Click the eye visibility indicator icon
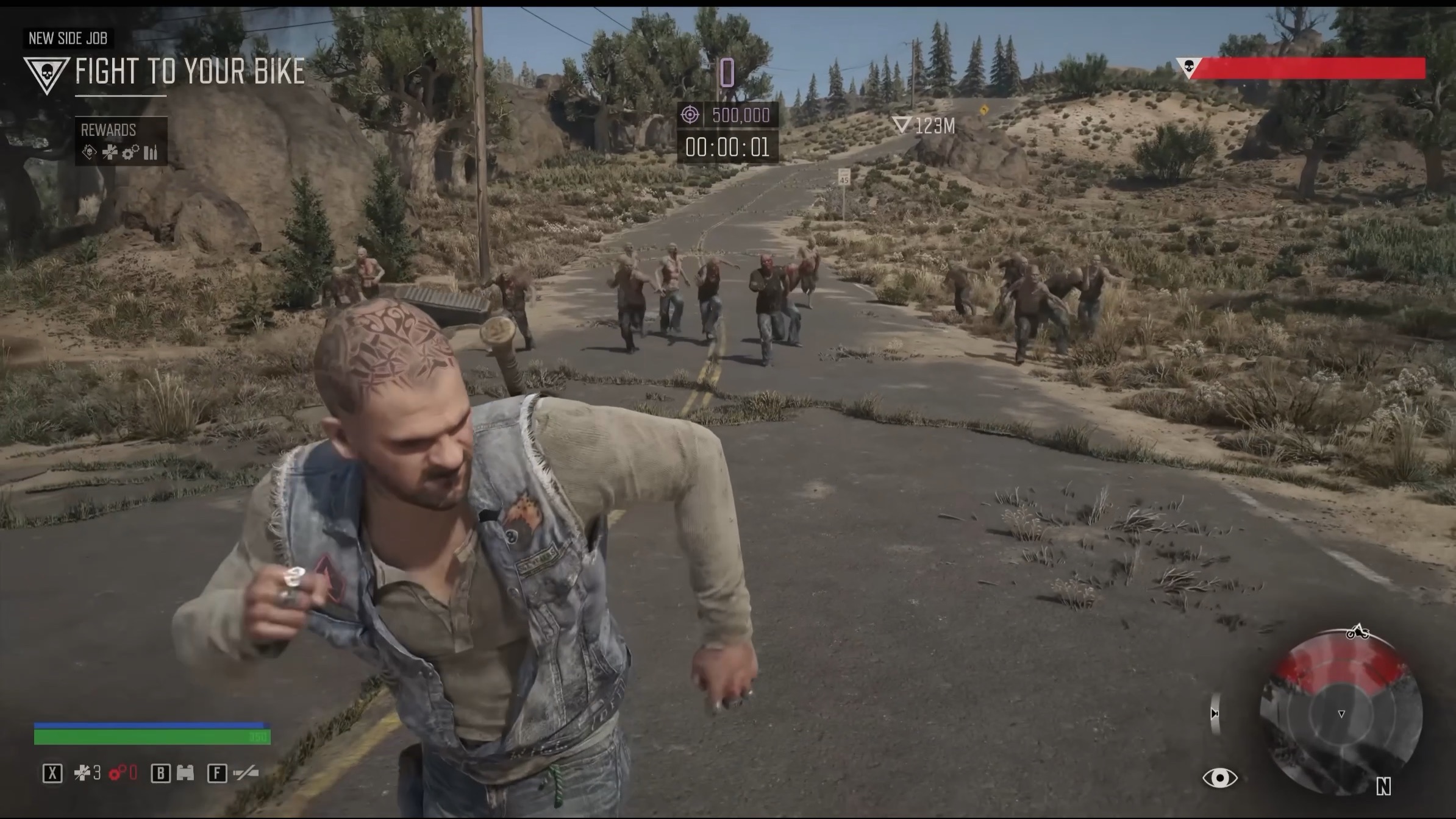The height and width of the screenshot is (819, 1456). 1219,778
